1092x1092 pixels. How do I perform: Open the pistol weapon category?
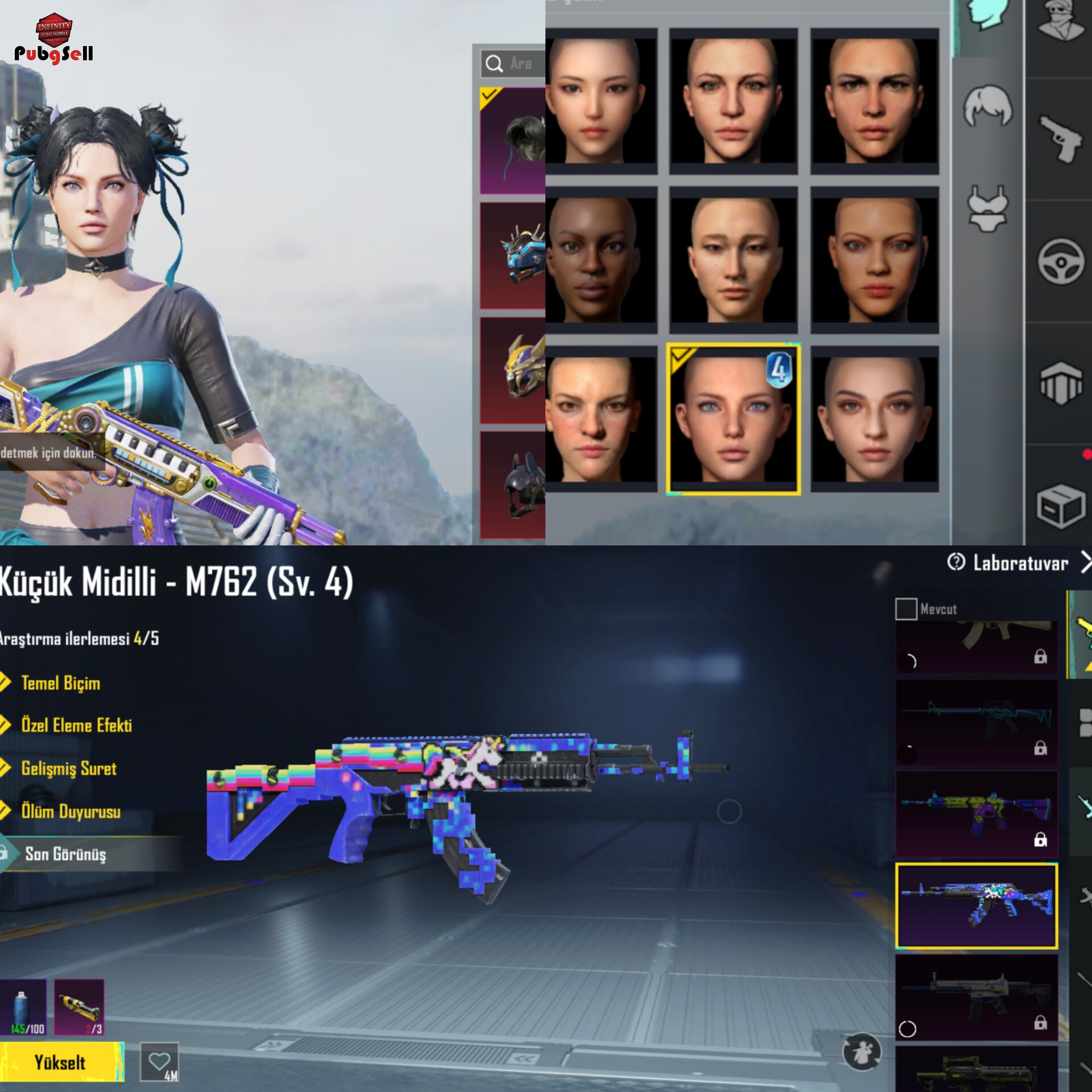click(1061, 138)
